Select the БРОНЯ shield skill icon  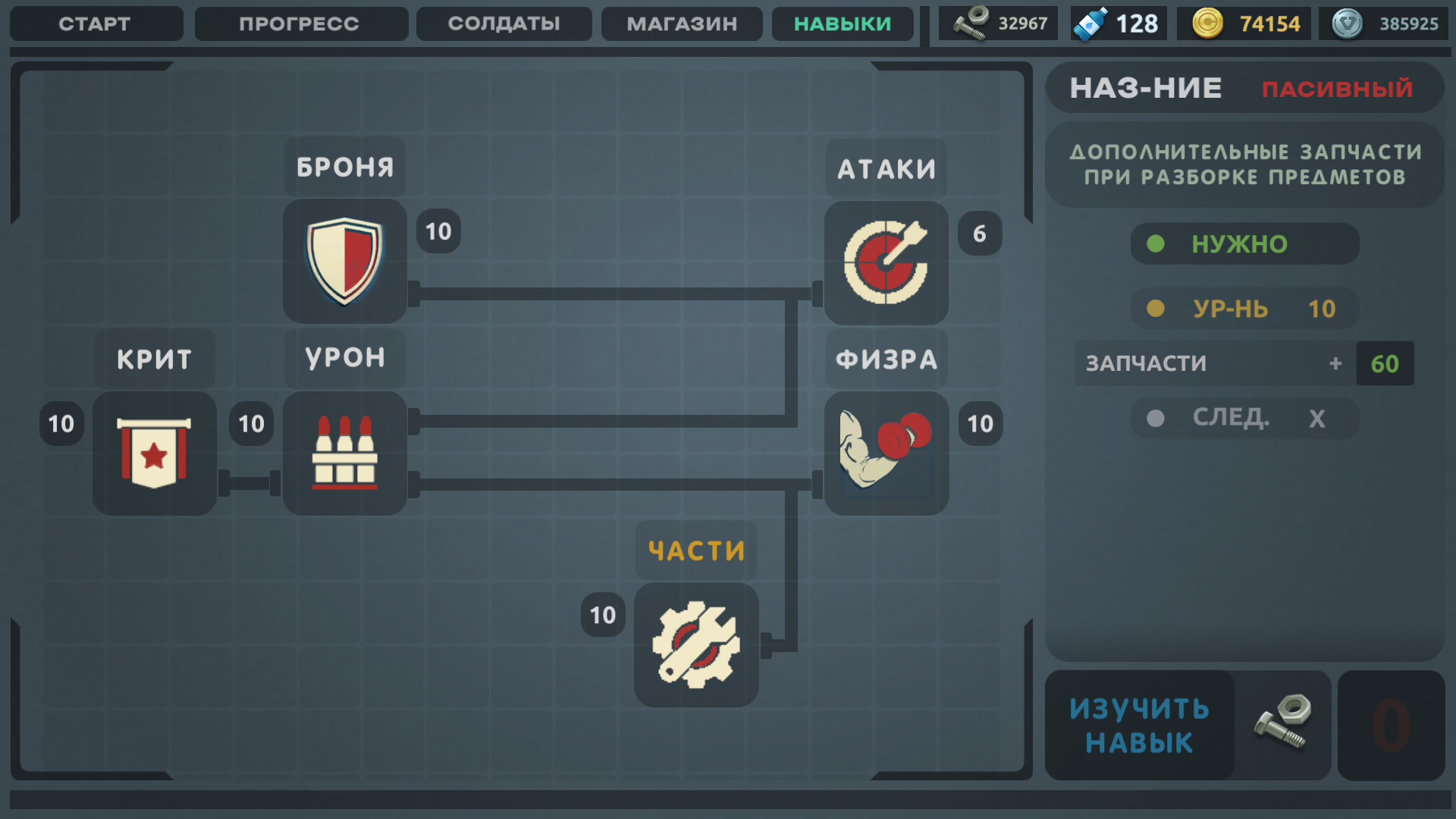click(344, 262)
